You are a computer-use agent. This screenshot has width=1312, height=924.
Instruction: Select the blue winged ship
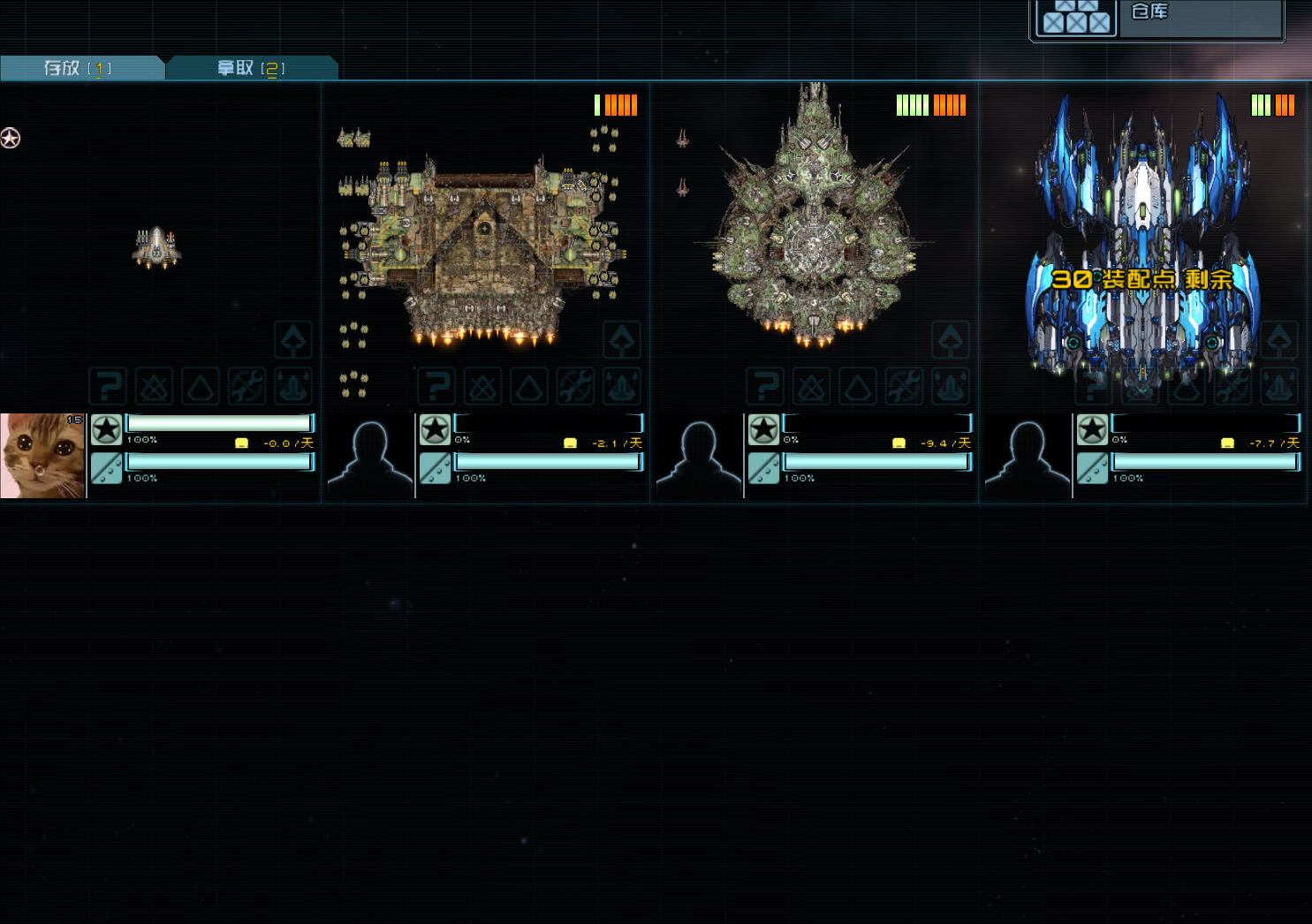coord(1141,239)
